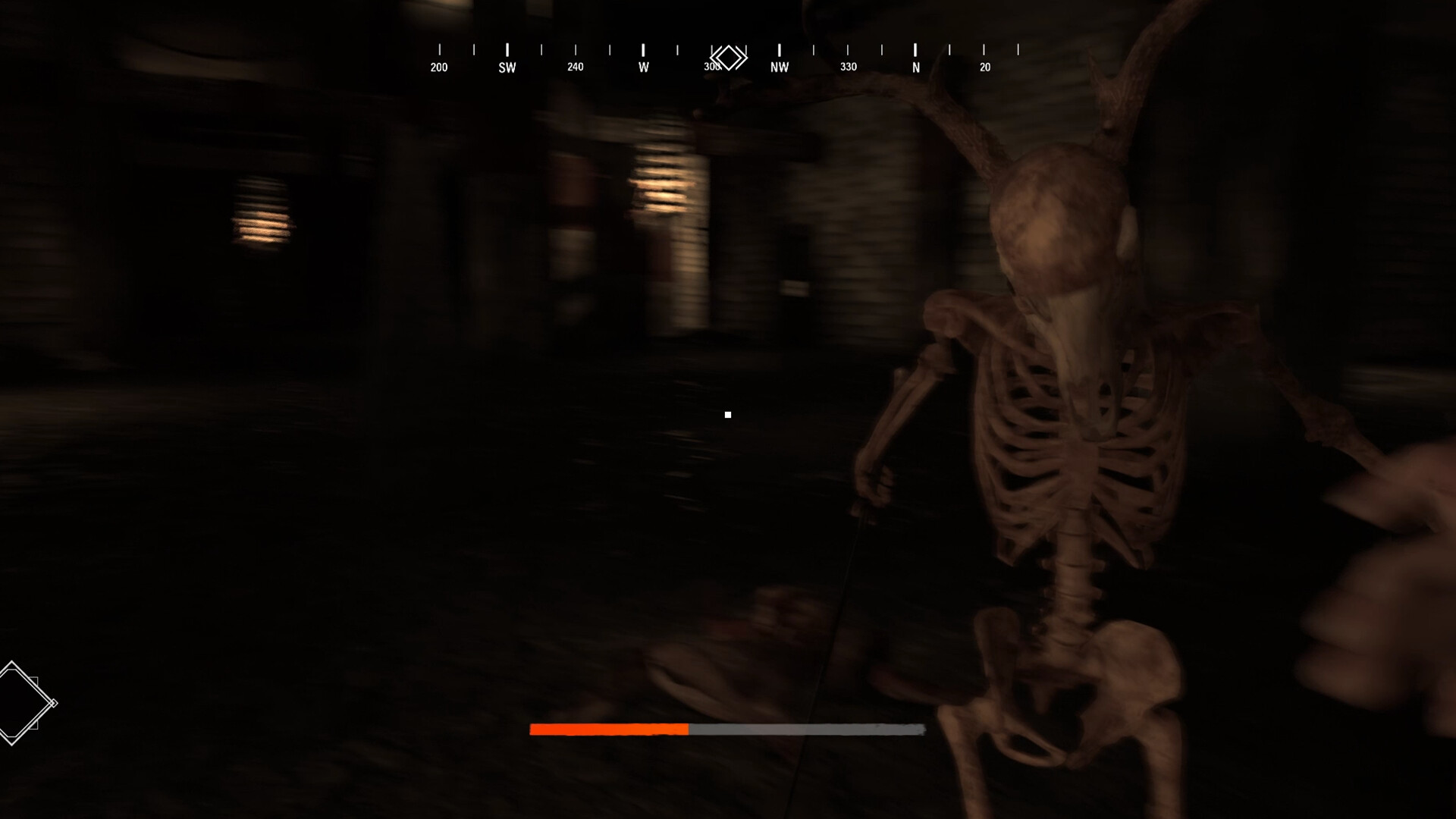Click the crosshair dot at screen center
The height and width of the screenshot is (819, 1456).
click(x=728, y=413)
